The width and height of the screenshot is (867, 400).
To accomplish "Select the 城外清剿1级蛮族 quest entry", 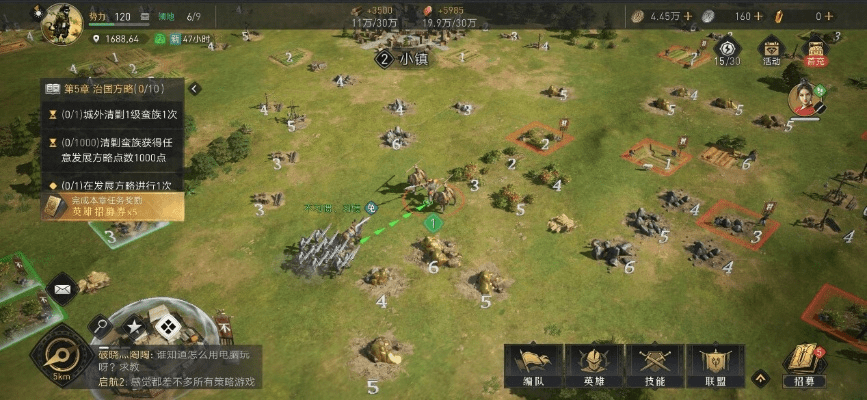I will coord(112,115).
